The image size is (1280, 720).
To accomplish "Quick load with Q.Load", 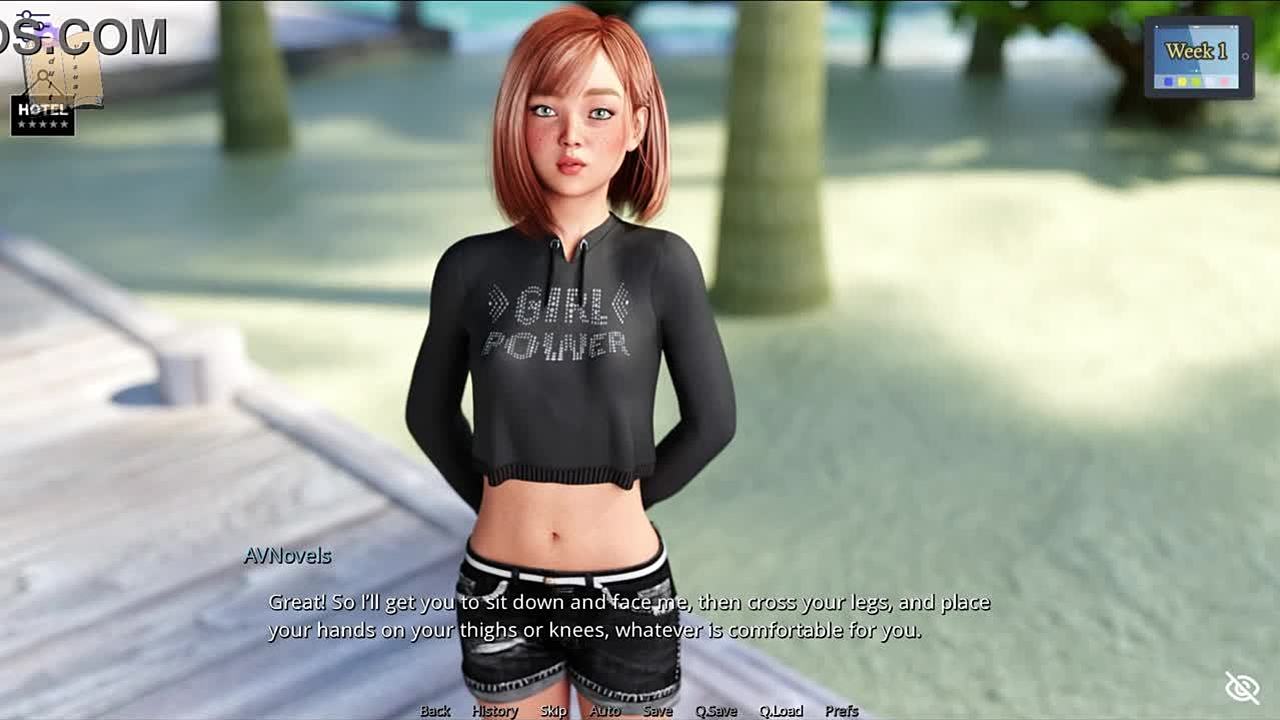I will [781, 711].
